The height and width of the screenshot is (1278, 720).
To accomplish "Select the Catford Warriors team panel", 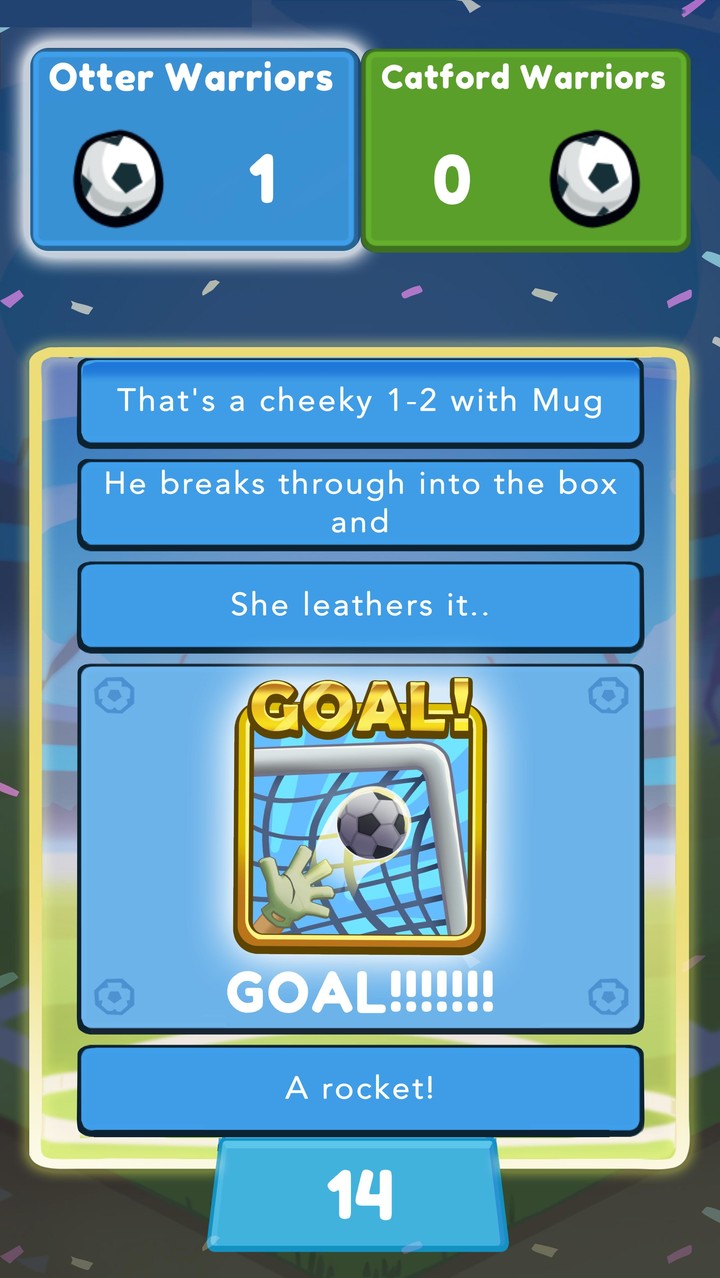I will pos(525,148).
